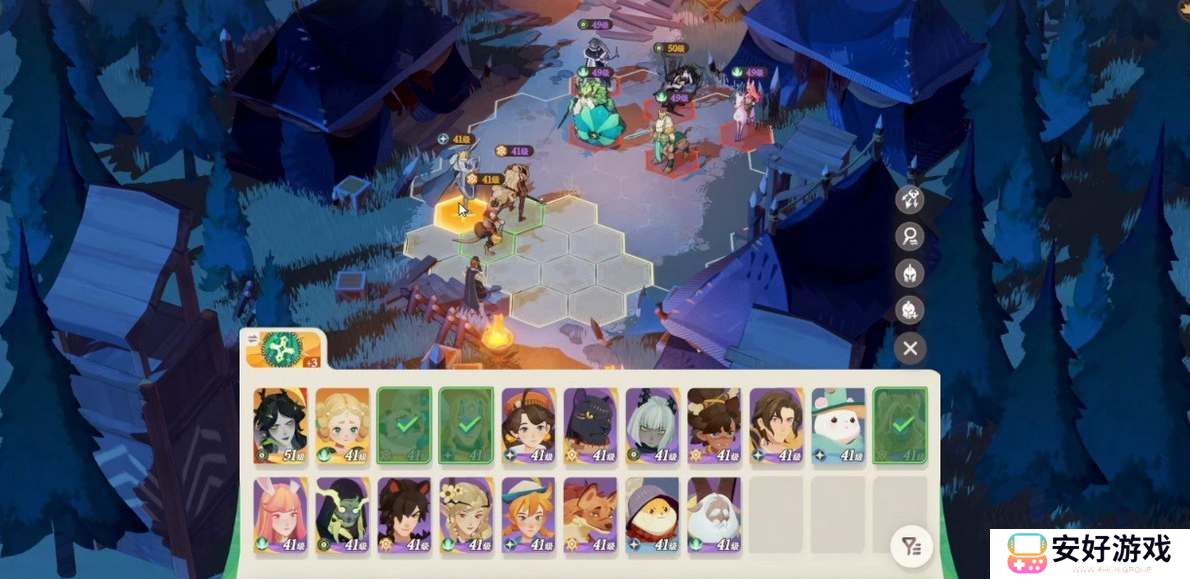Close the formation panel with the X button
Image resolution: width=1190 pixels, height=579 pixels.
click(x=910, y=348)
